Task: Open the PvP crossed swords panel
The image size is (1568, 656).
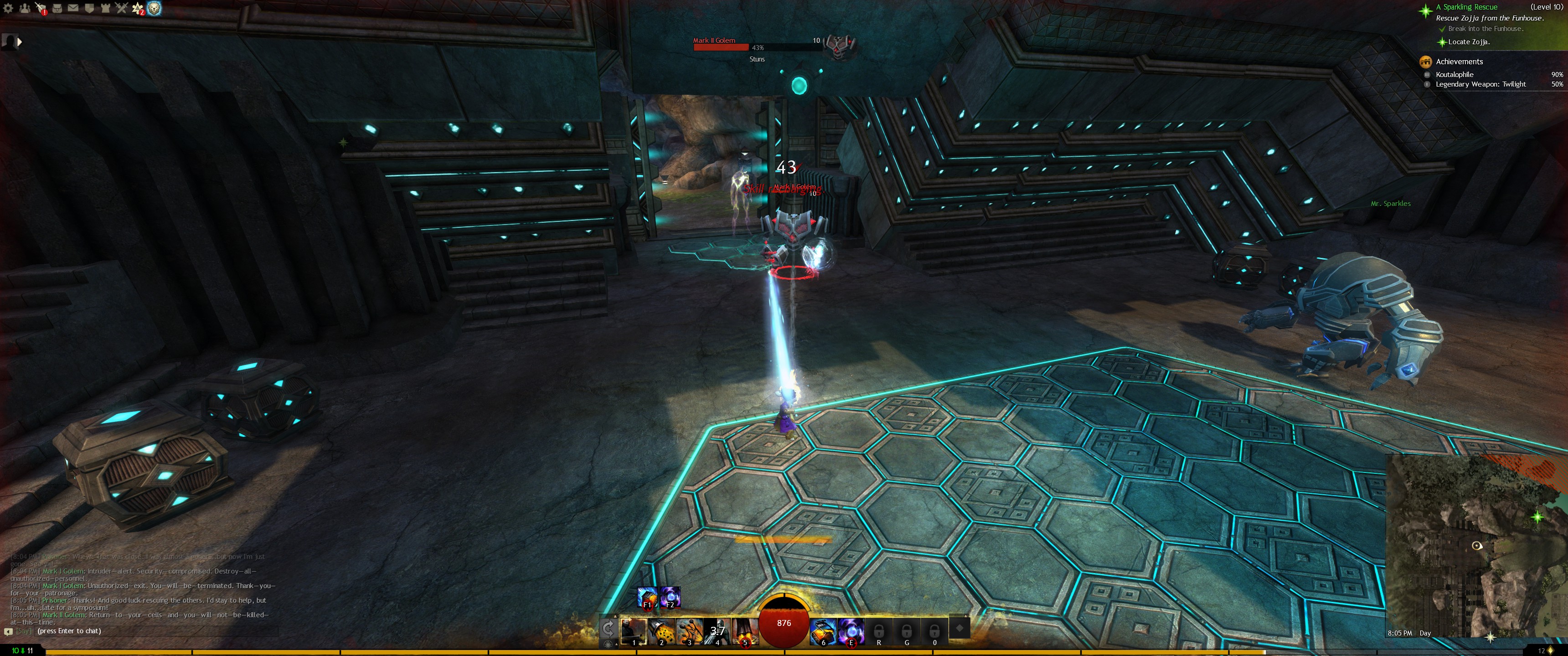Action: (x=121, y=9)
